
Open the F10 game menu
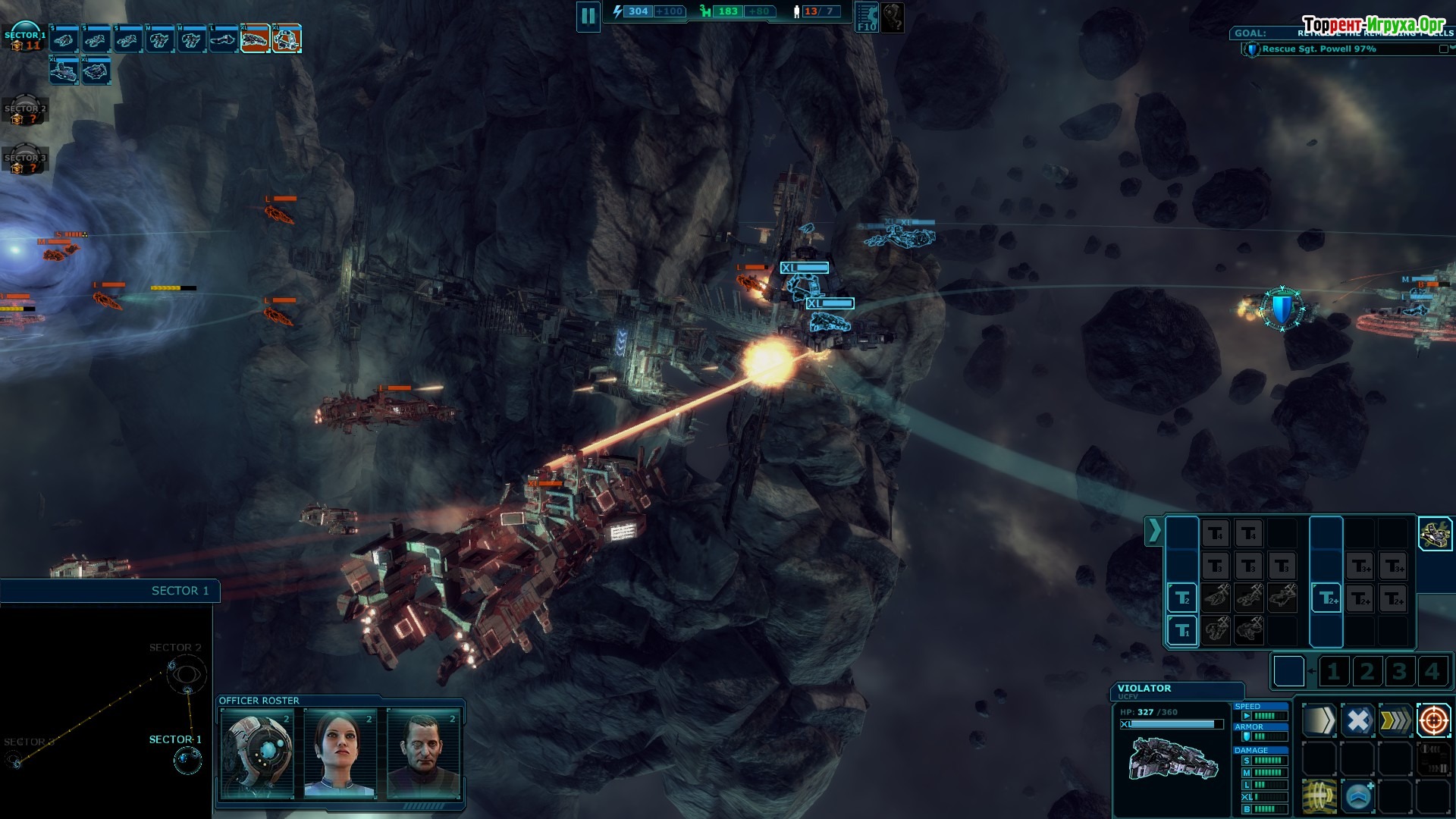coord(866,17)
